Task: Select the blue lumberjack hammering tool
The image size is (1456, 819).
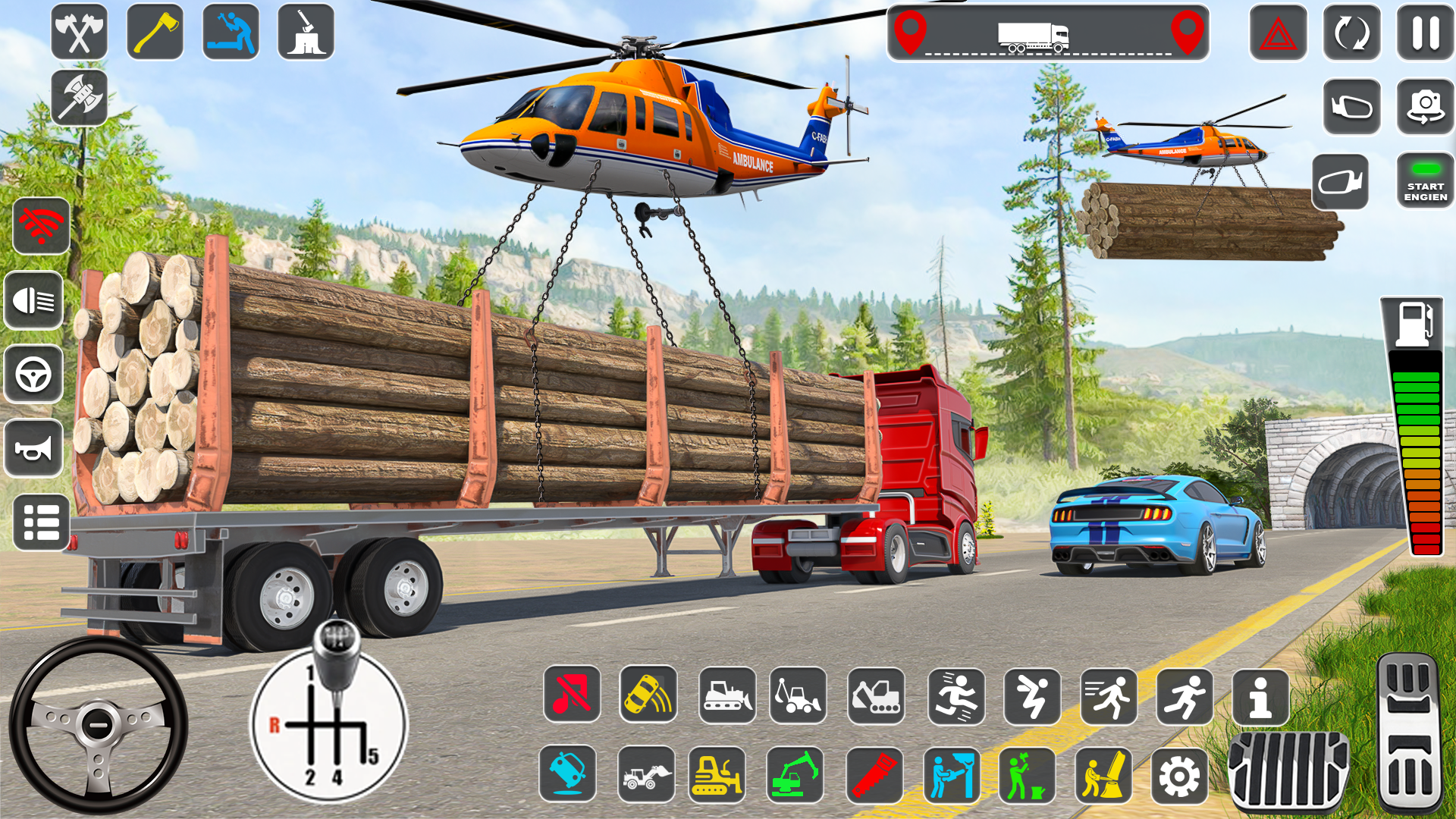Action: click(231, 33)
